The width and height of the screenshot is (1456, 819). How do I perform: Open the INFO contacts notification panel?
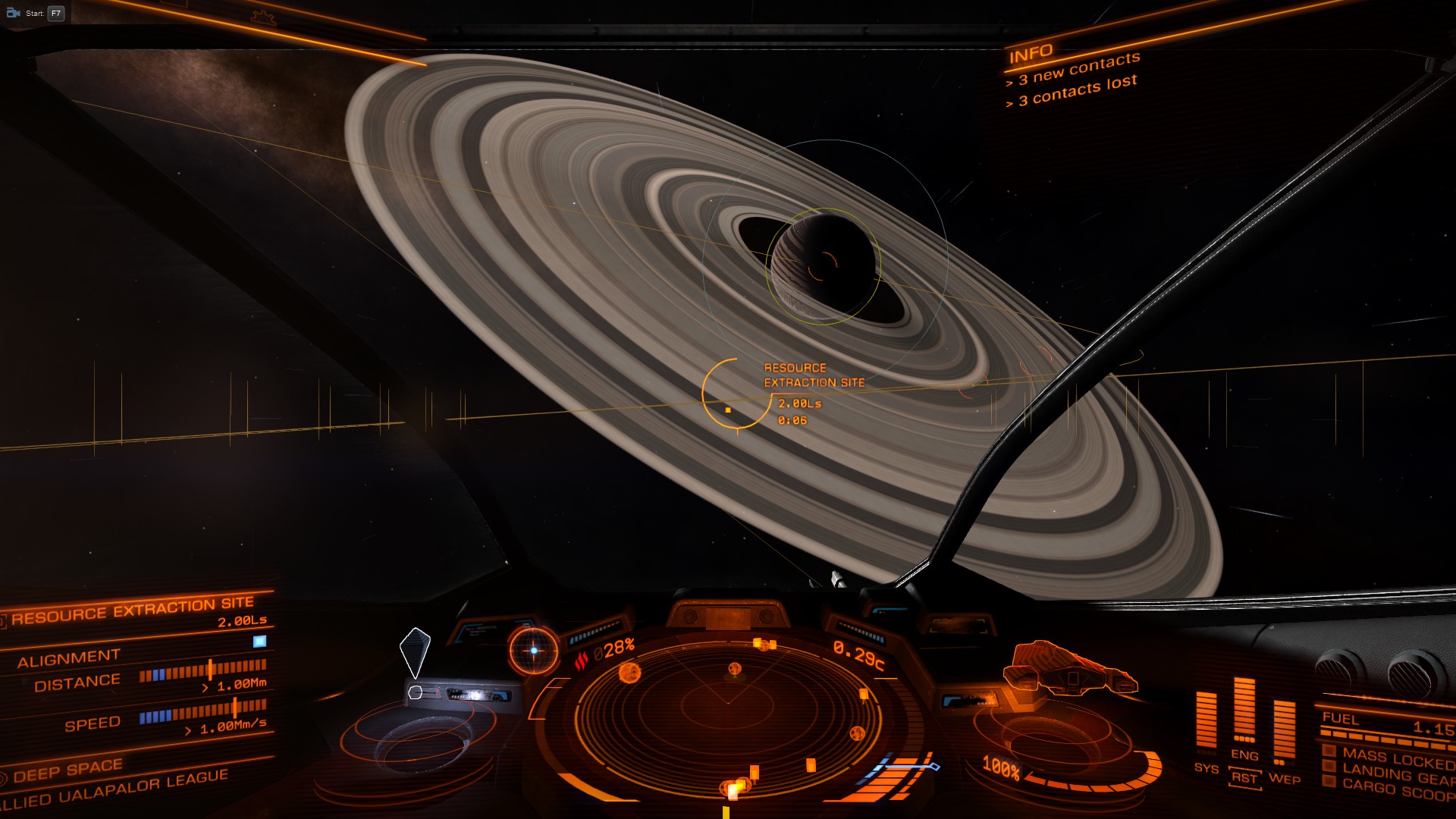1072,76
